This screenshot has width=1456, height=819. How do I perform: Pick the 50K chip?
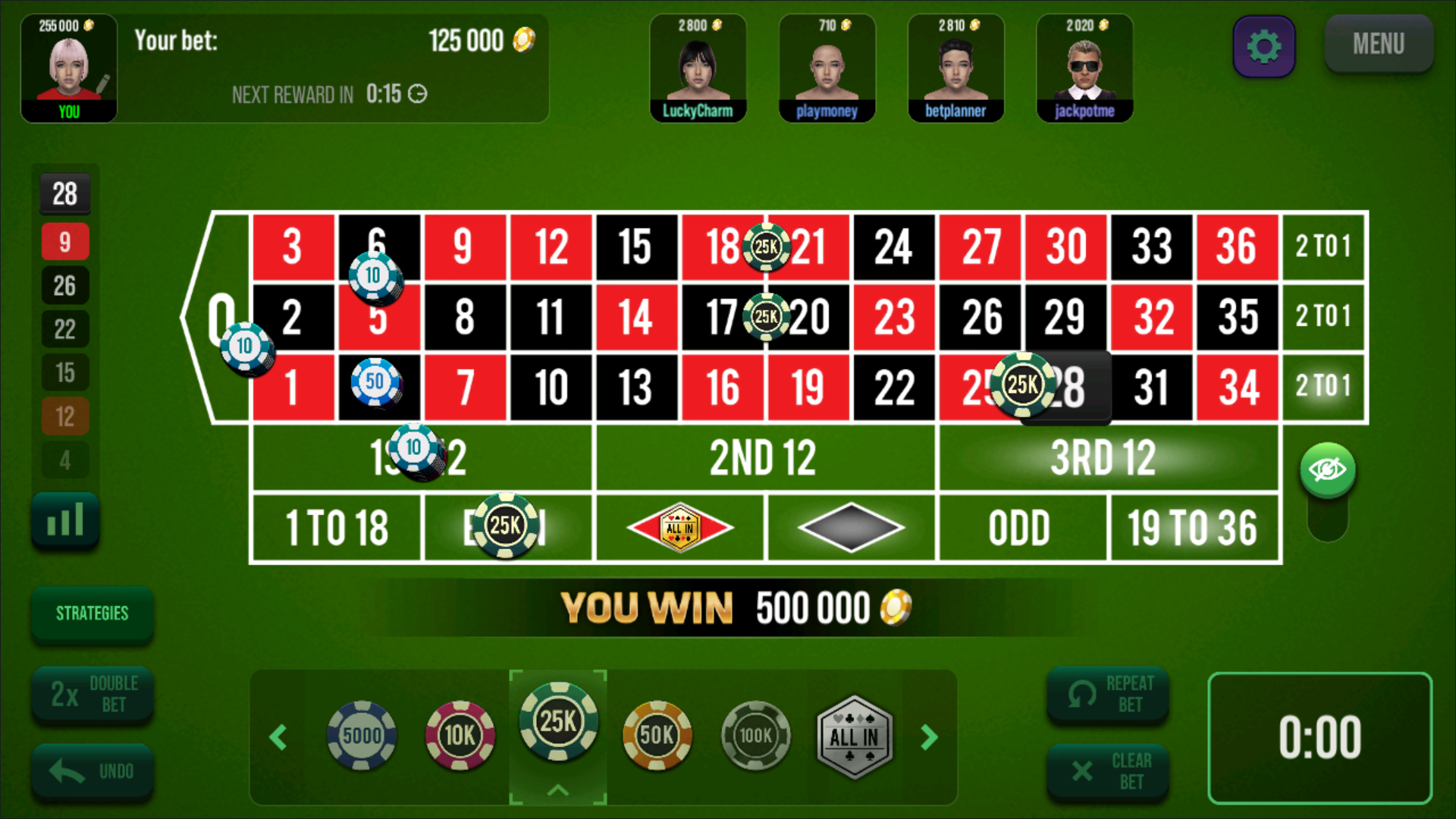[657, 736]
